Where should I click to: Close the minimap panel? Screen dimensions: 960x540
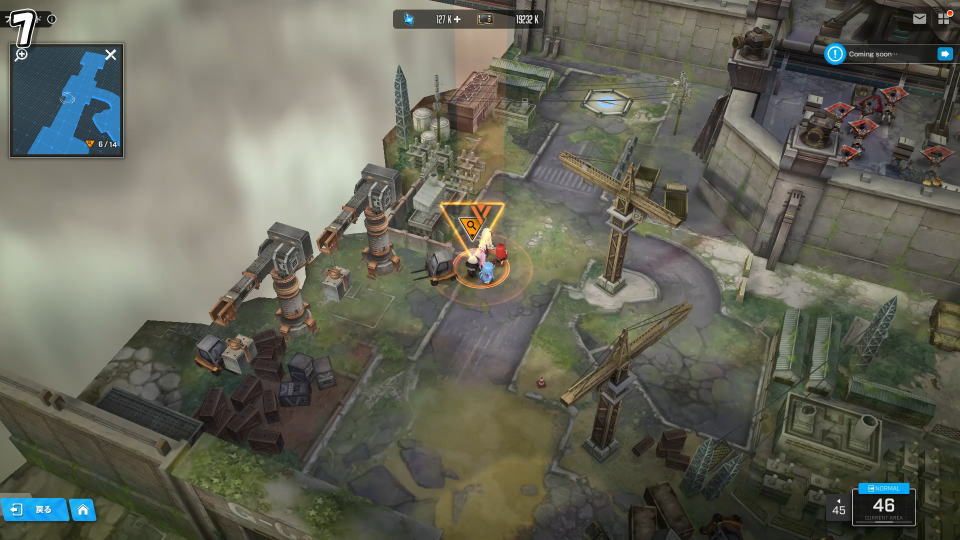click(x=111, y=54)
